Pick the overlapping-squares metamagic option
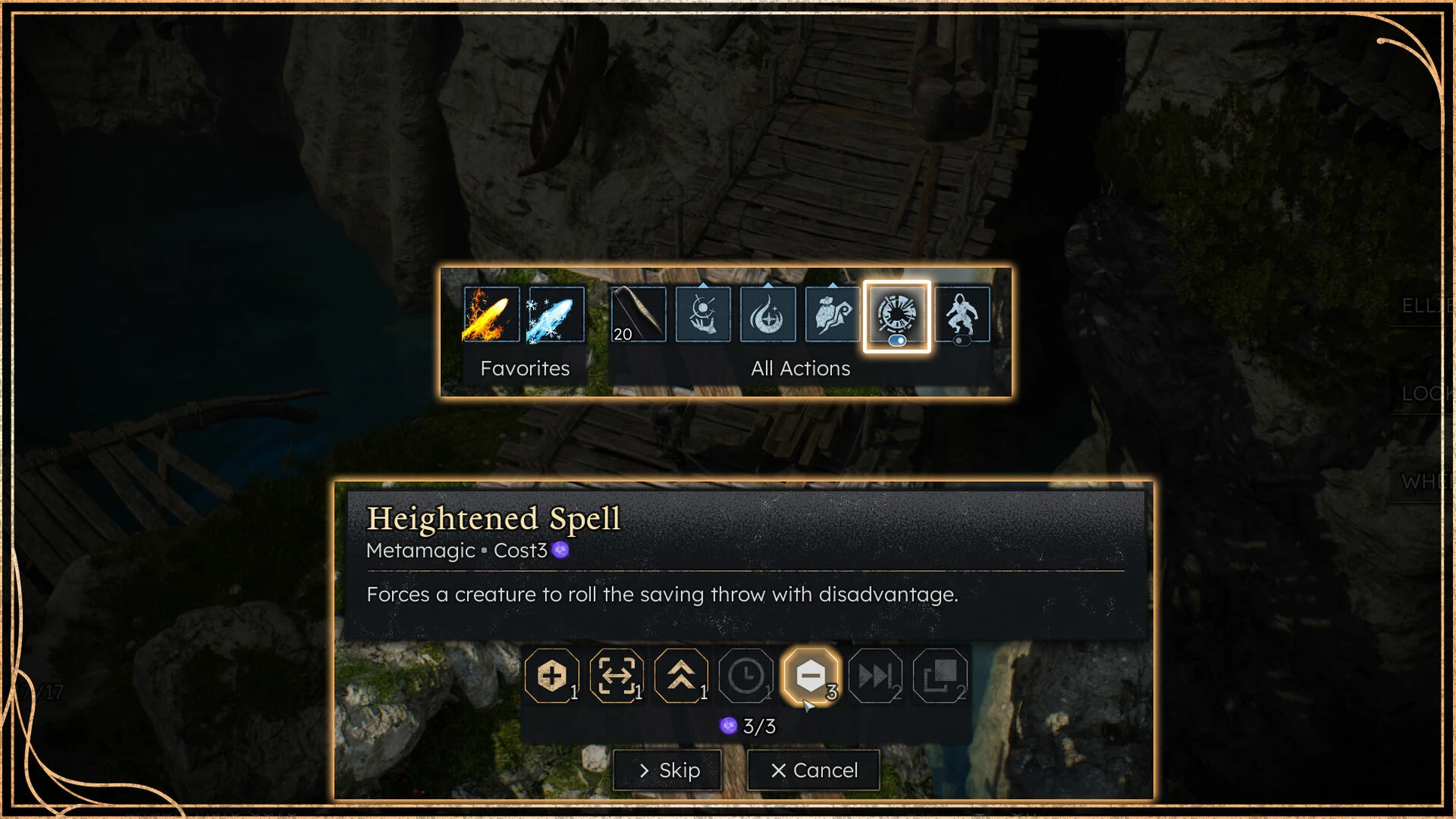The height and width of the screenshot is (819, 1456). (x=939, y=676)
